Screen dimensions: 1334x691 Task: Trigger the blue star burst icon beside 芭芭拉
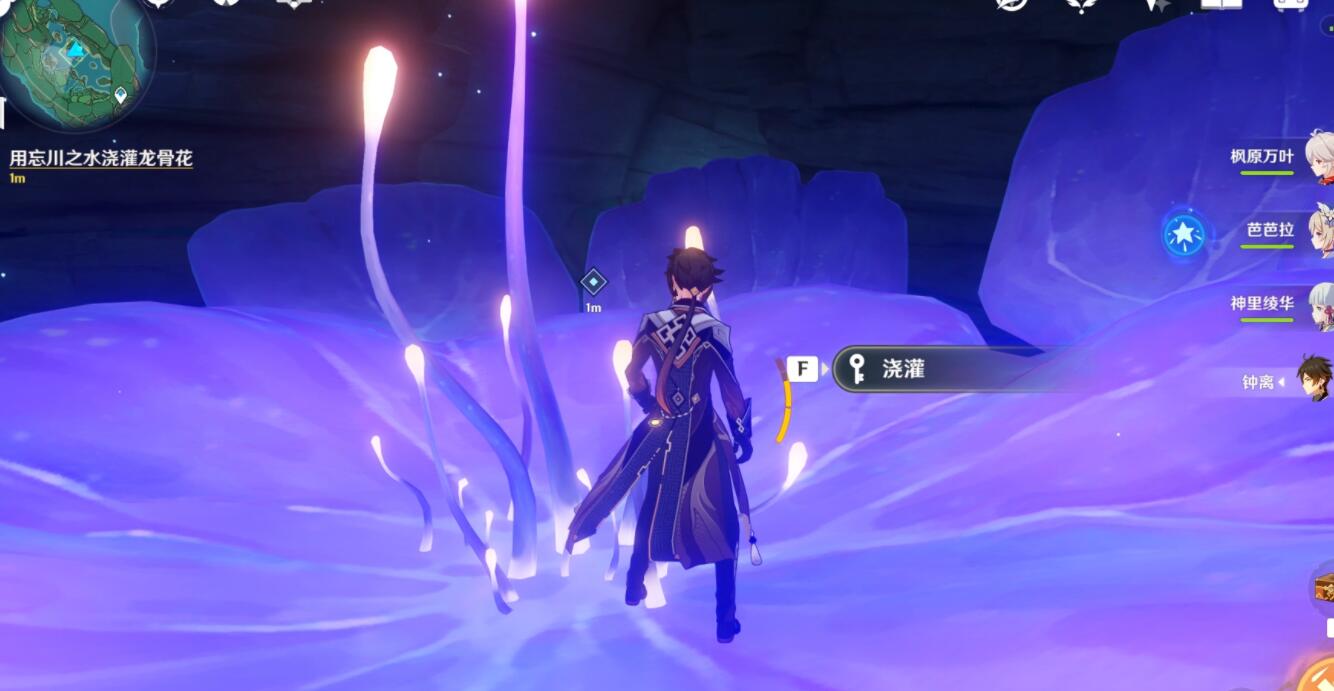[x=1184, y=234]
